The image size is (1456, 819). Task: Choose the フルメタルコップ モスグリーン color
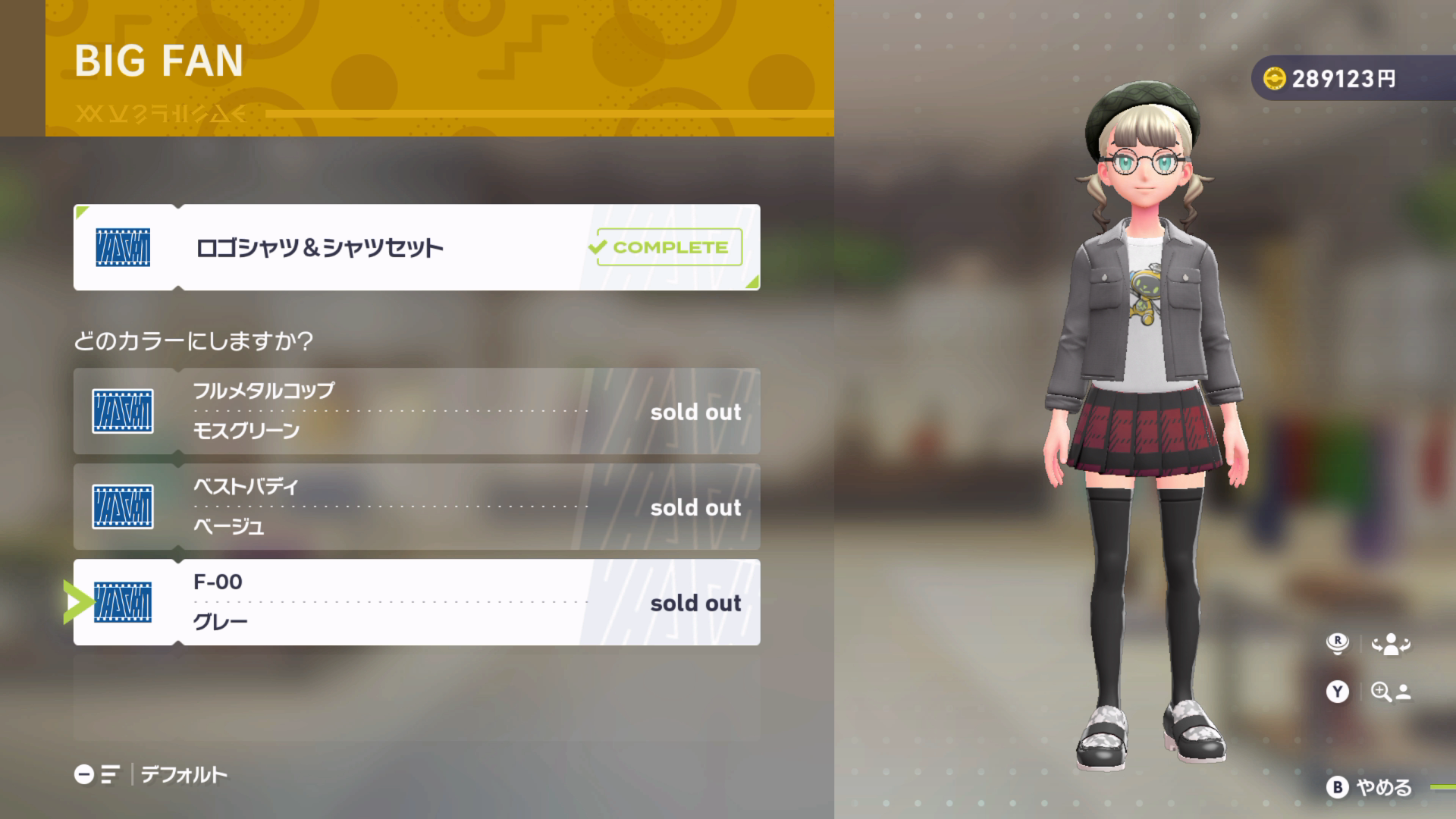(416, 411)
